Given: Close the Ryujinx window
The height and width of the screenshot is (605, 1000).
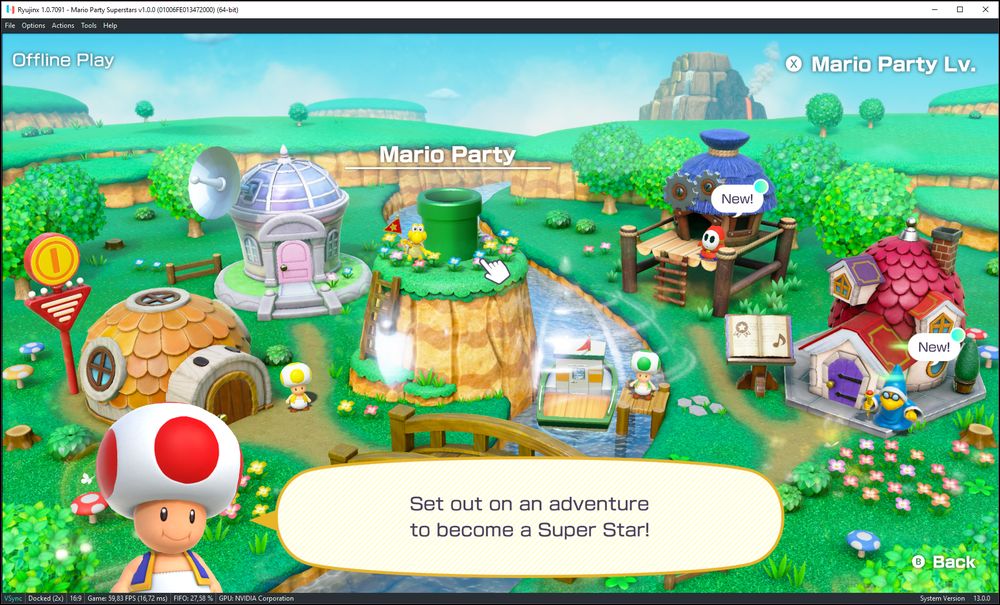Looking at the screenshot, I should point(984,9).
